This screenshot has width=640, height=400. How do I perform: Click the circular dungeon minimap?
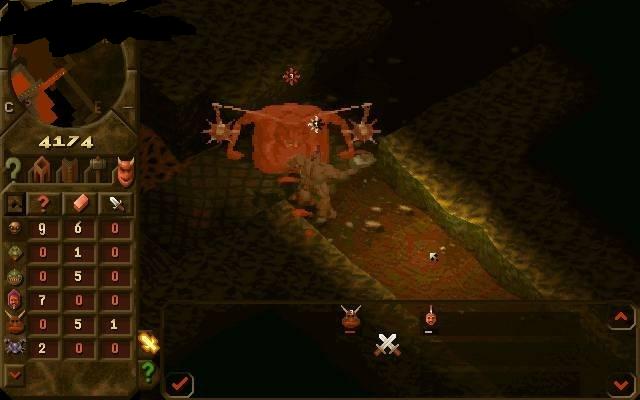pyautogui.click(x=68, y=70)
